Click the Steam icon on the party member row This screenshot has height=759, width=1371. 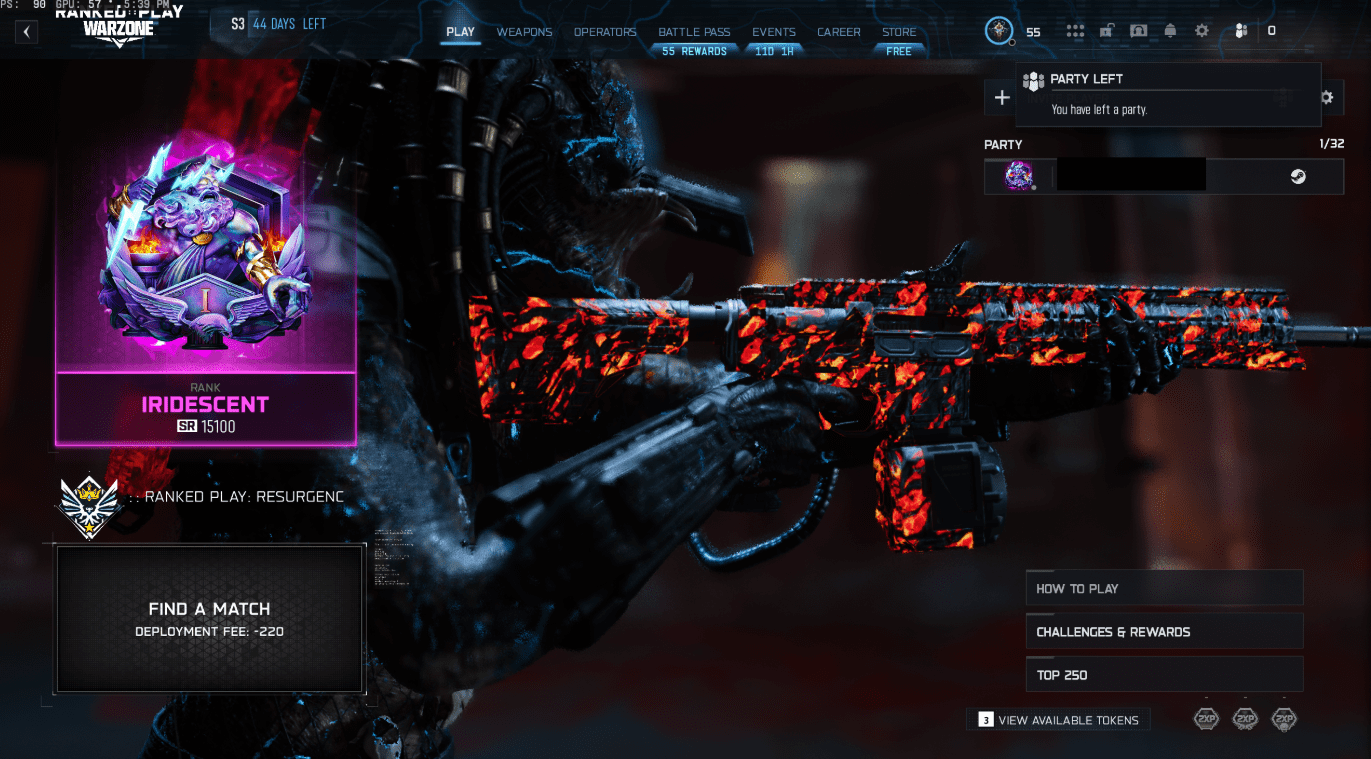[x=1299, y=175]
